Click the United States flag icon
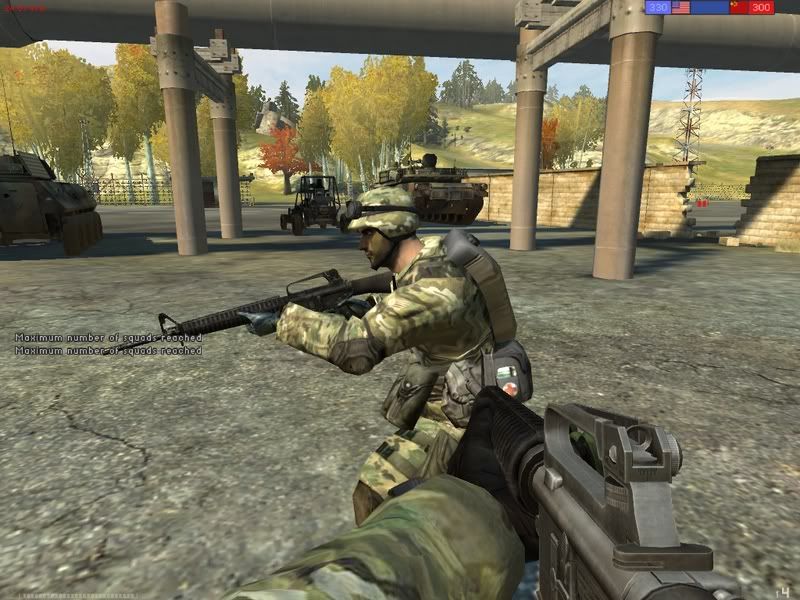Viewport: 800px width, 600px height. (681, 8)
